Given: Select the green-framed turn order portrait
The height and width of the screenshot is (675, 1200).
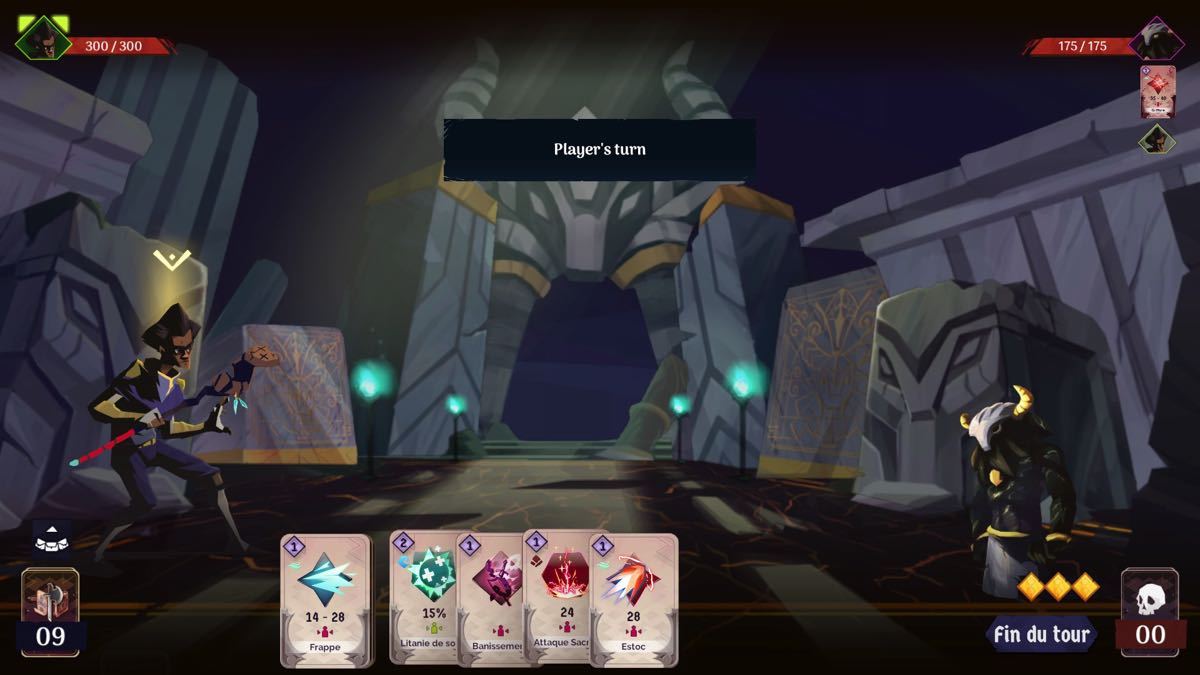Looking at the screenshot, I should click(x=1157, y=139).
